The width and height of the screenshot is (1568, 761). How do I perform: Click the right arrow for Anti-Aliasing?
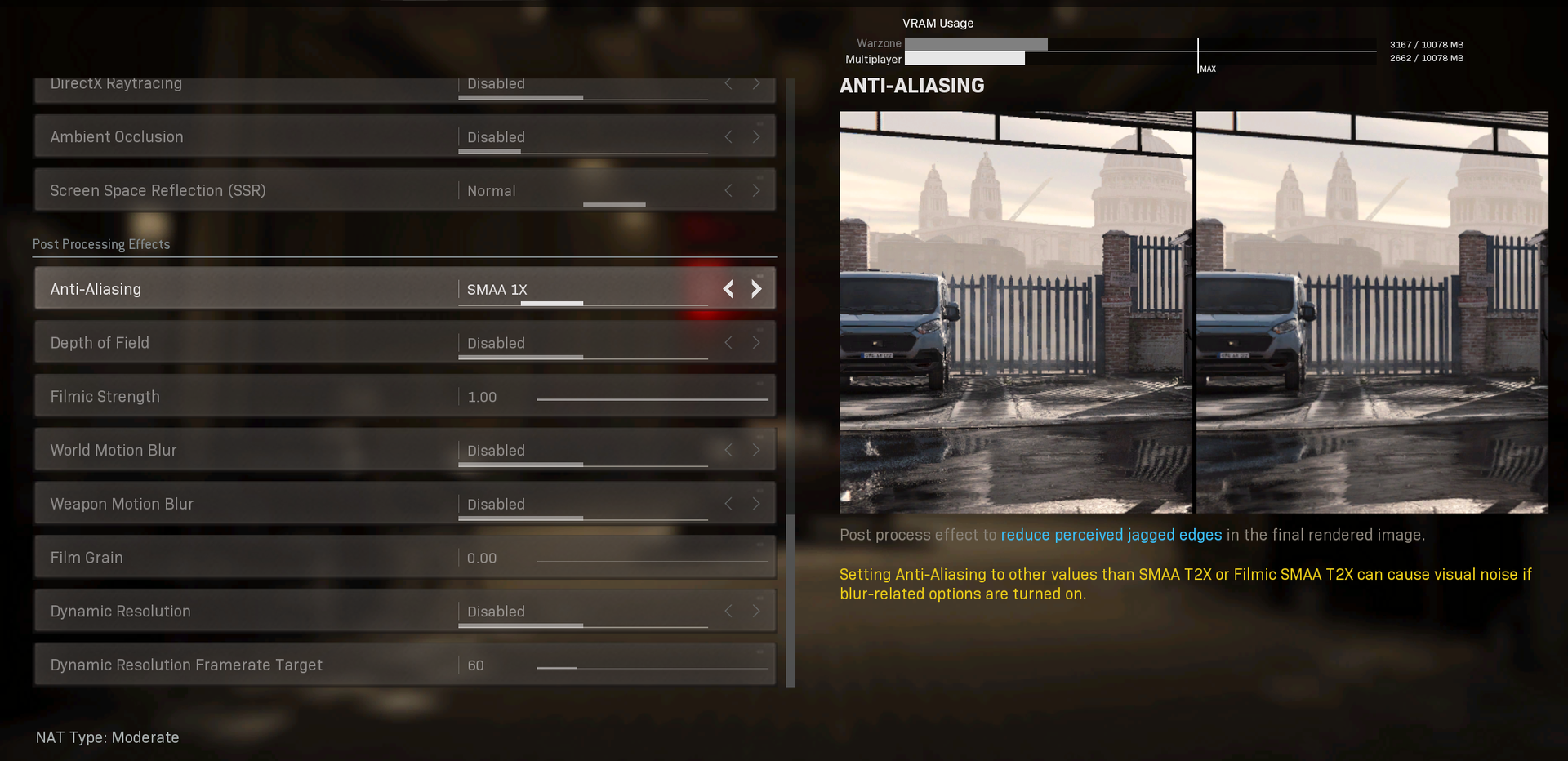pyautogui.click(x=756, y=289)
